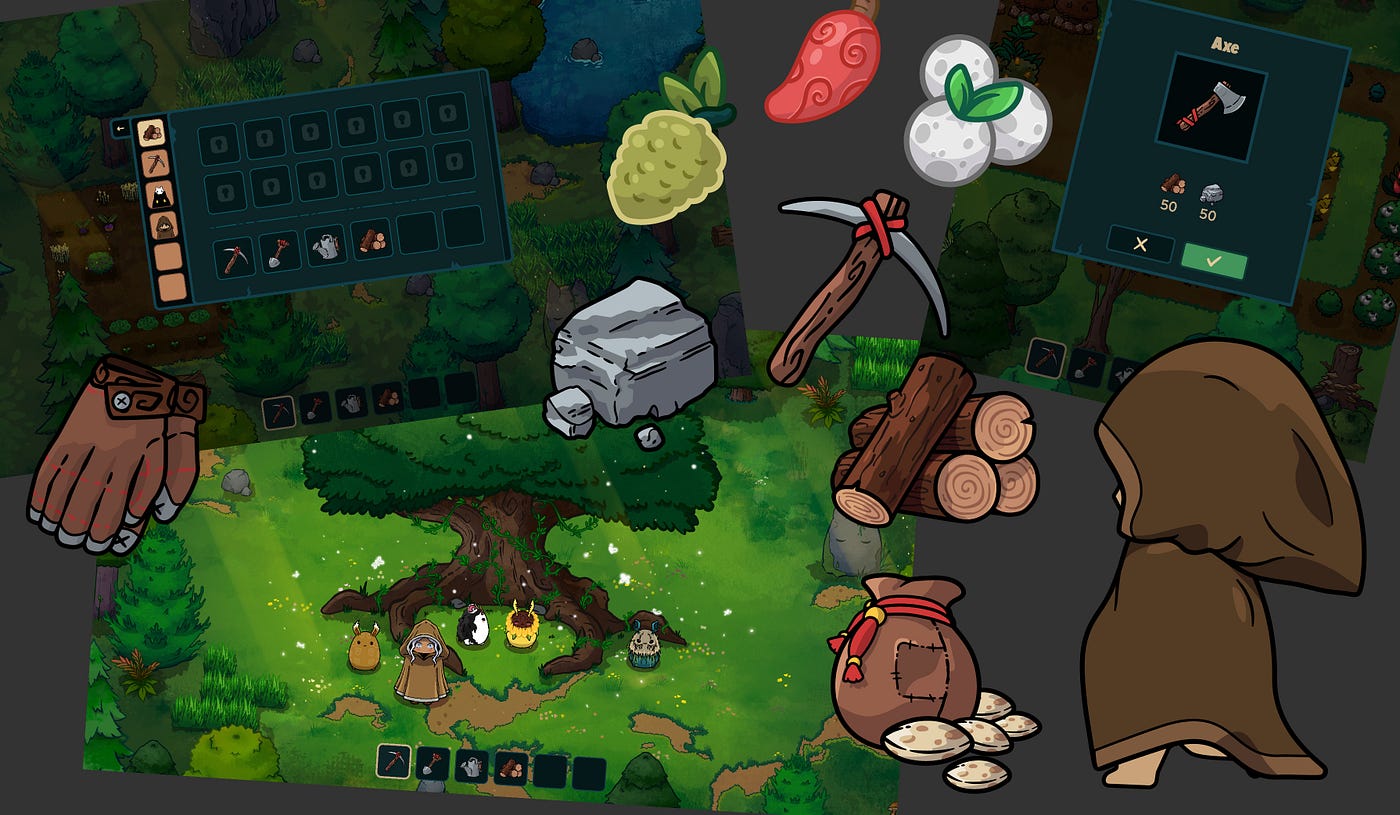The height and width of the screenshot is (815, 1400).
Task: Open the pickaxe tools tab in the inventory
Action: click(155, 162)
